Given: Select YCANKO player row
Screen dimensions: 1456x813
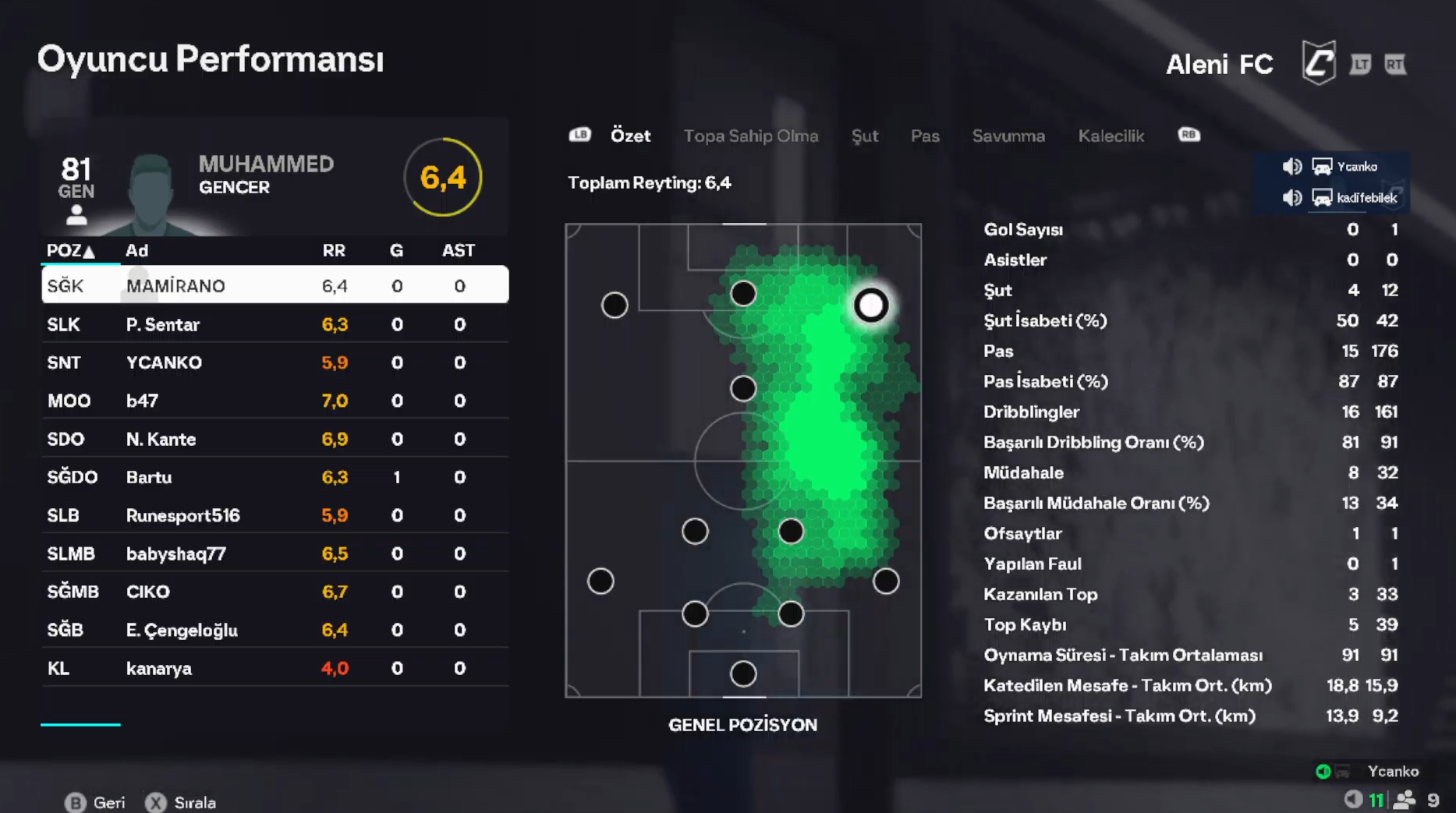Looking at the screenshot, I should (275, 362).
